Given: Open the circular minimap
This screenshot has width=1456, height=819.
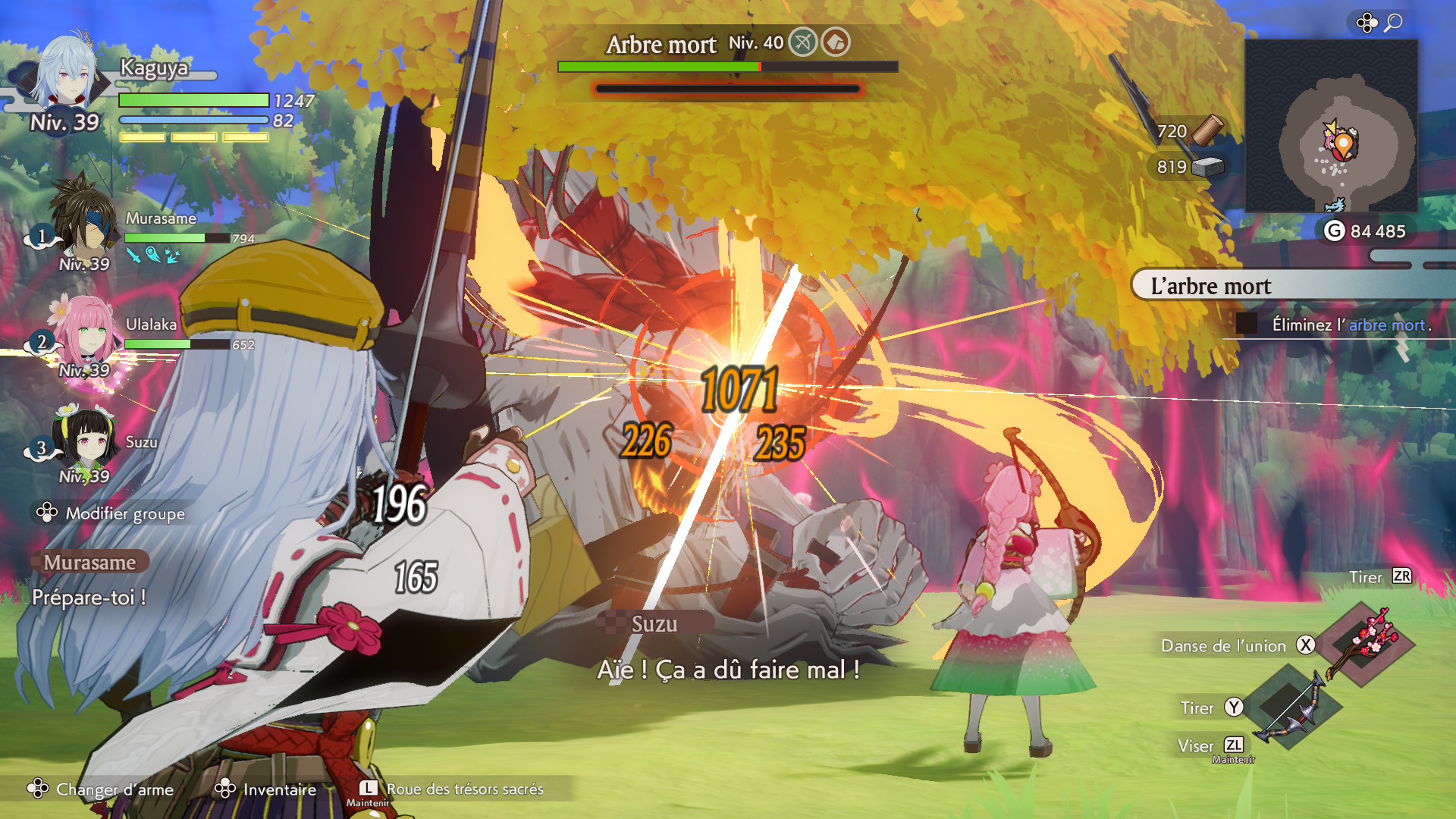Looking at the screenshot, I should coord(1332,126).
